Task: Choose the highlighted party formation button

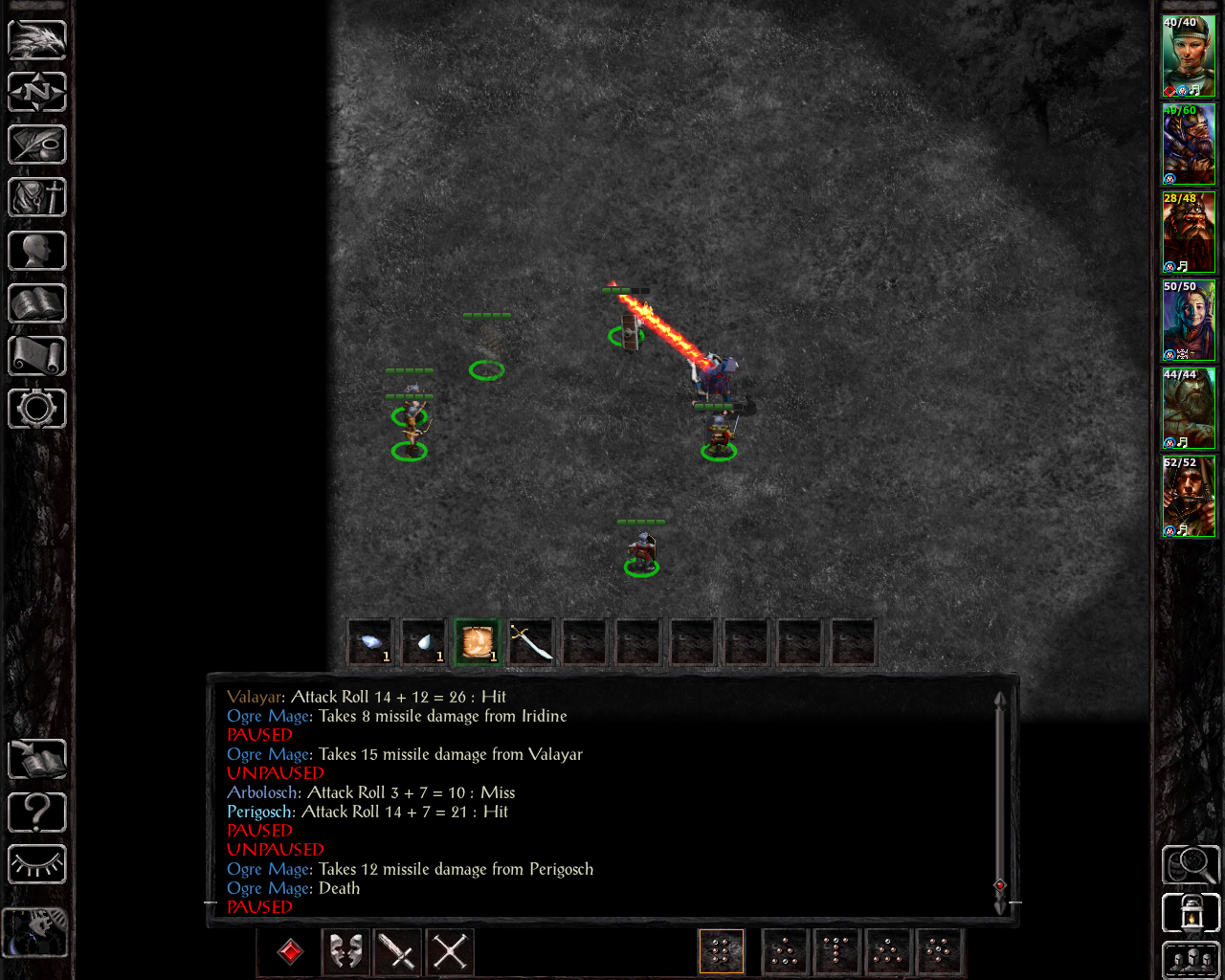Action: 722,951
